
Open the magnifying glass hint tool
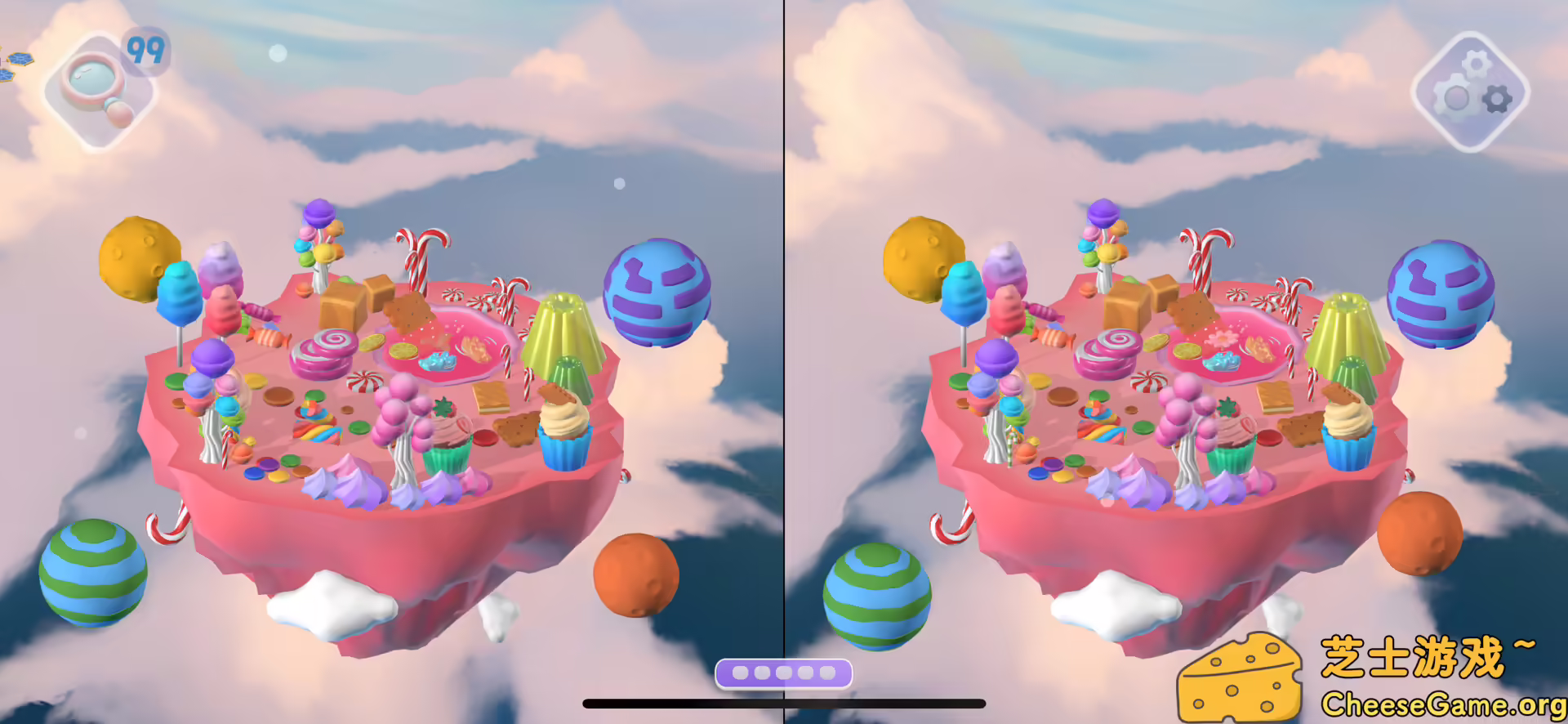click(x=100, y=90)
